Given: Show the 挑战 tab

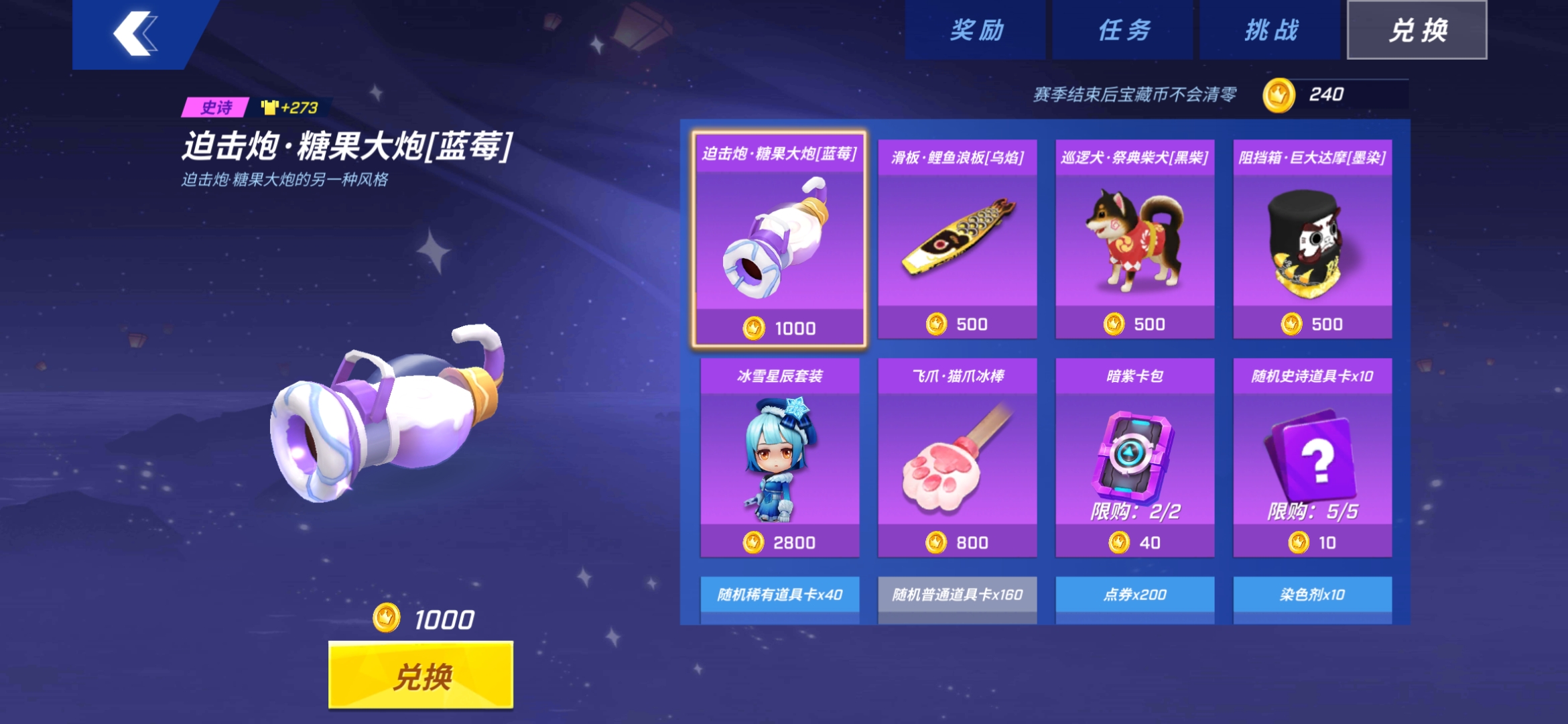Looking at the screenshot, I should (x=1270, y=30).
